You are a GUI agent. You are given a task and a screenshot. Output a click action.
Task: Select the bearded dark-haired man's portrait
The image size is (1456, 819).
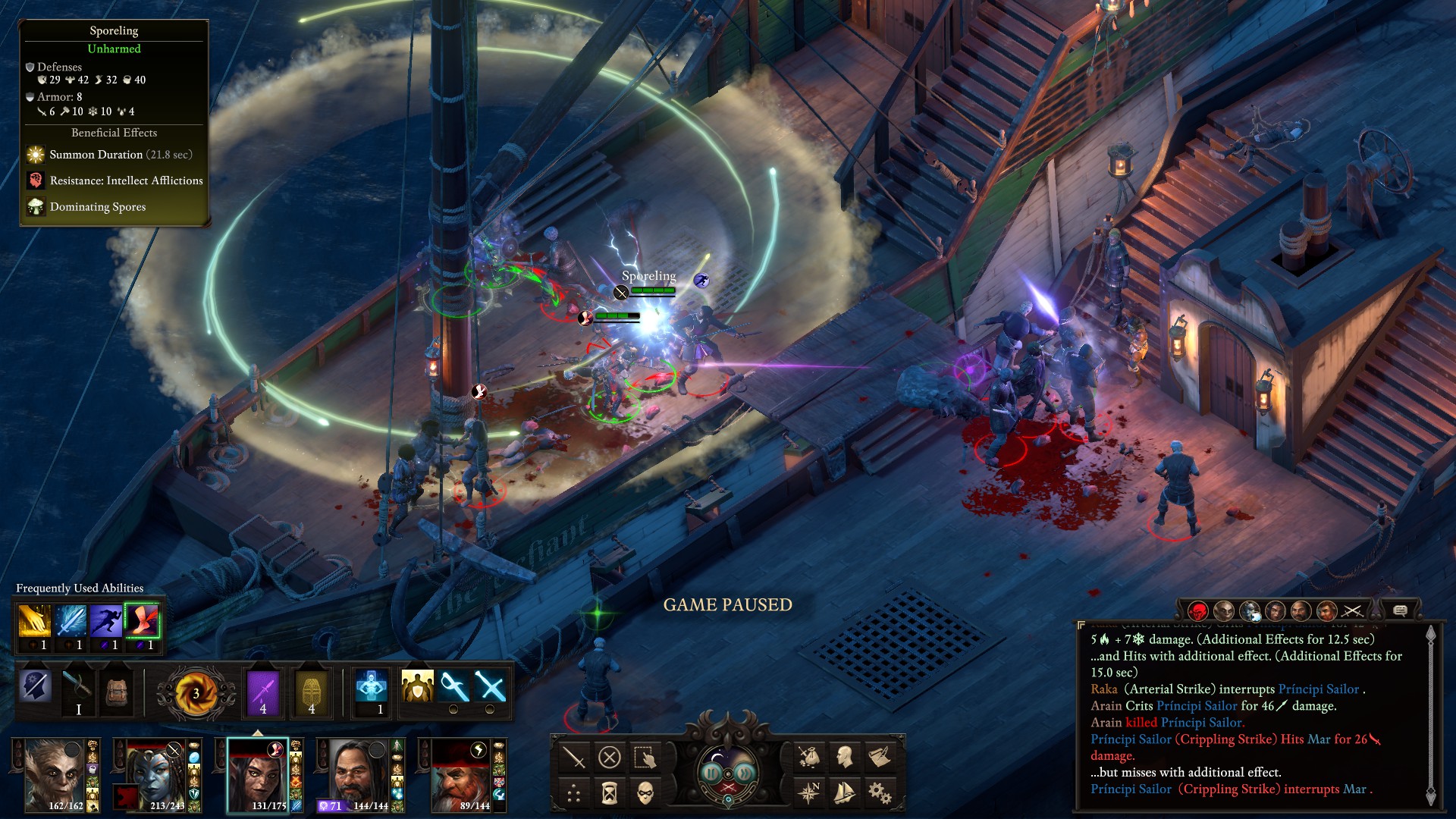click(x=353, y=774)
